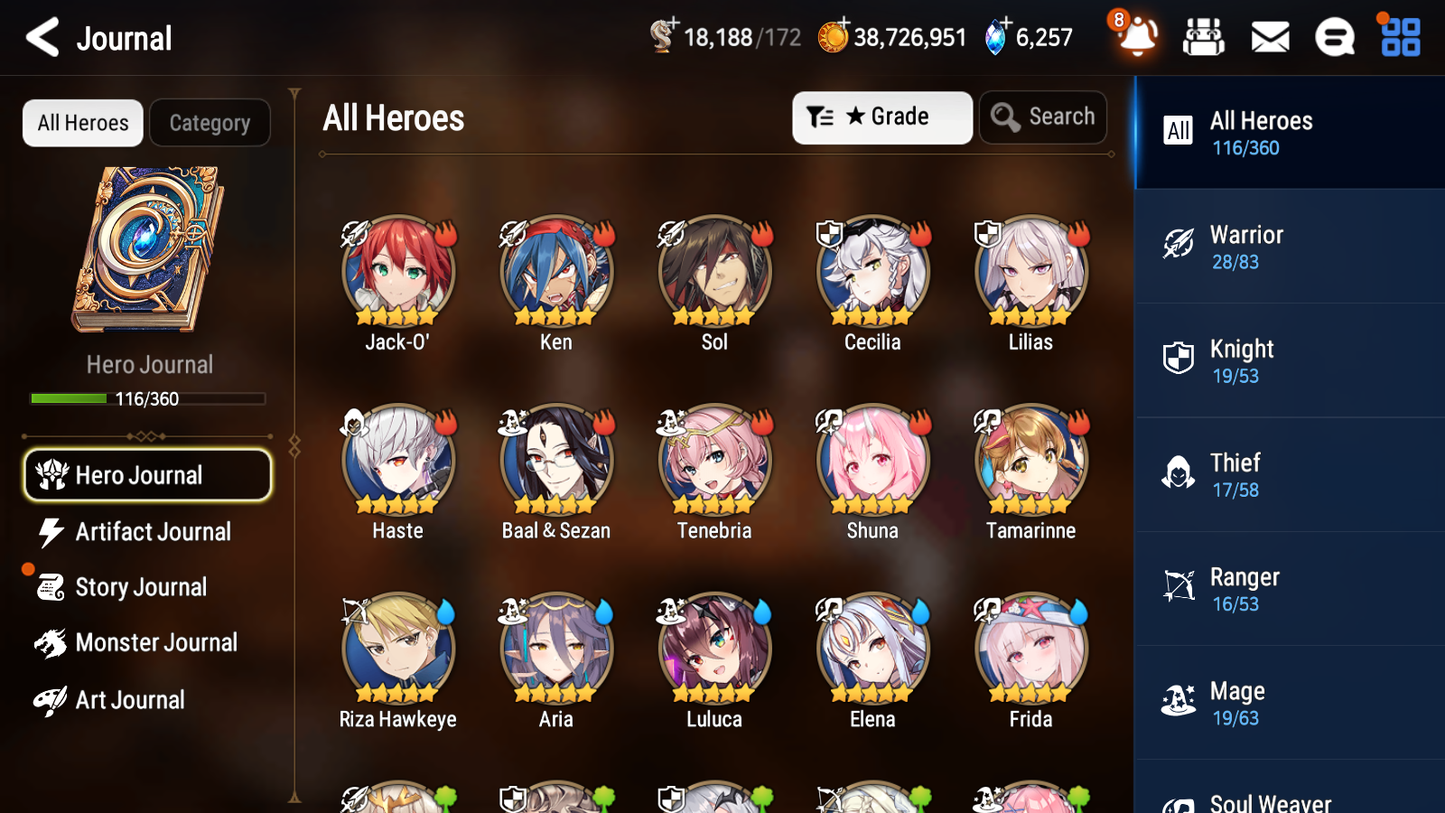1445x813 pixels.
Task: Go back using the Journal back arrow
Action: tap(41, 37)
